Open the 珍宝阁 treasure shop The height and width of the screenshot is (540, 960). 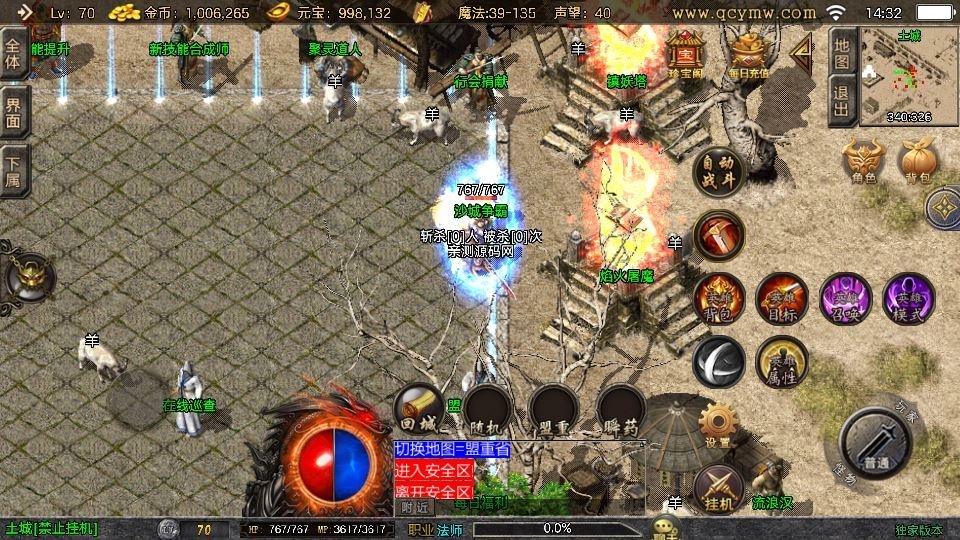click(x=687, y=53)
